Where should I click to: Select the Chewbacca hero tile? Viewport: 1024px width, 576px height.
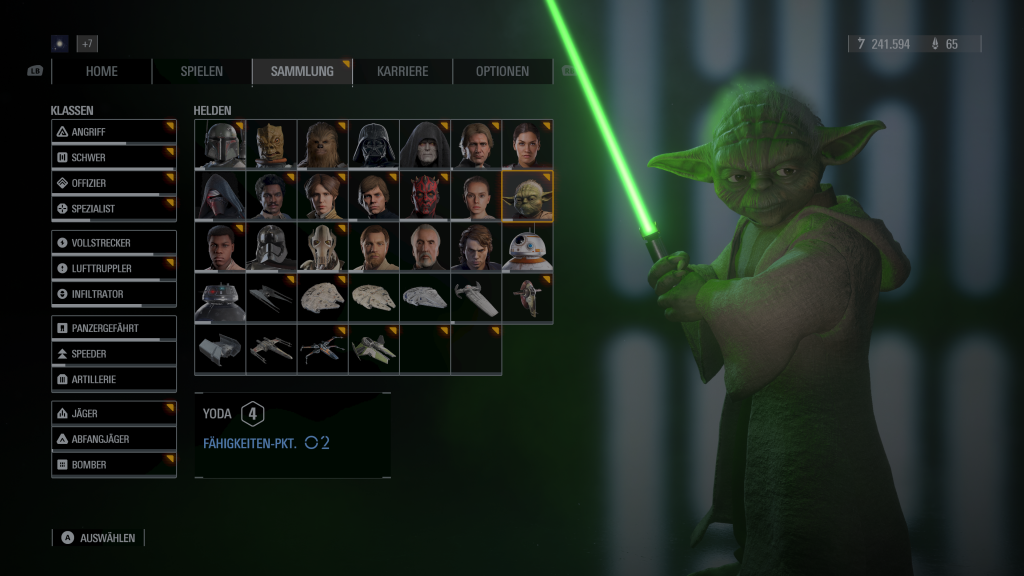pyautogui.click(x=322, y=145)
